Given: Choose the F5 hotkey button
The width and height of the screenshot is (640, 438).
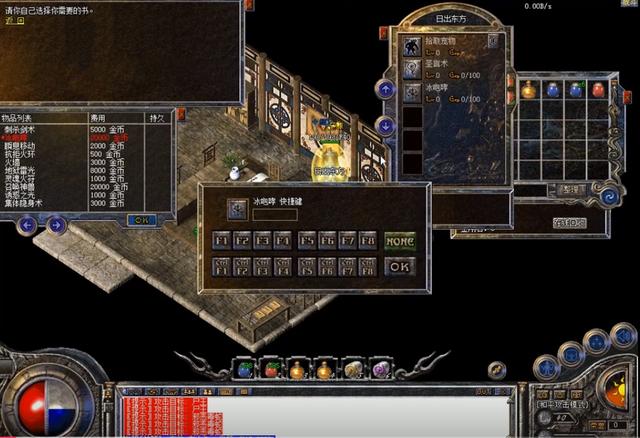Looking at the screenshot, I should (306, 240).
